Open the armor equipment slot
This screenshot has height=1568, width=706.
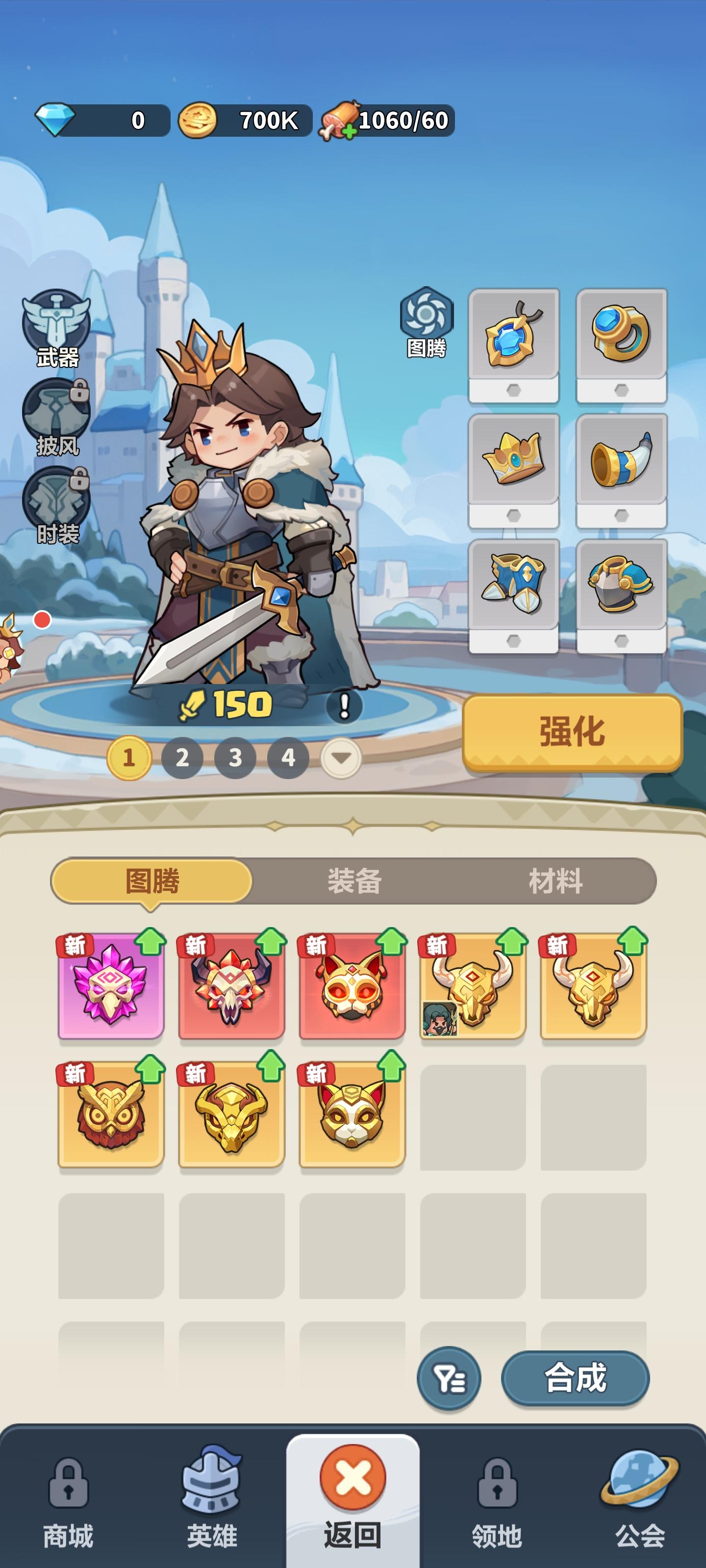coord(620,585)
